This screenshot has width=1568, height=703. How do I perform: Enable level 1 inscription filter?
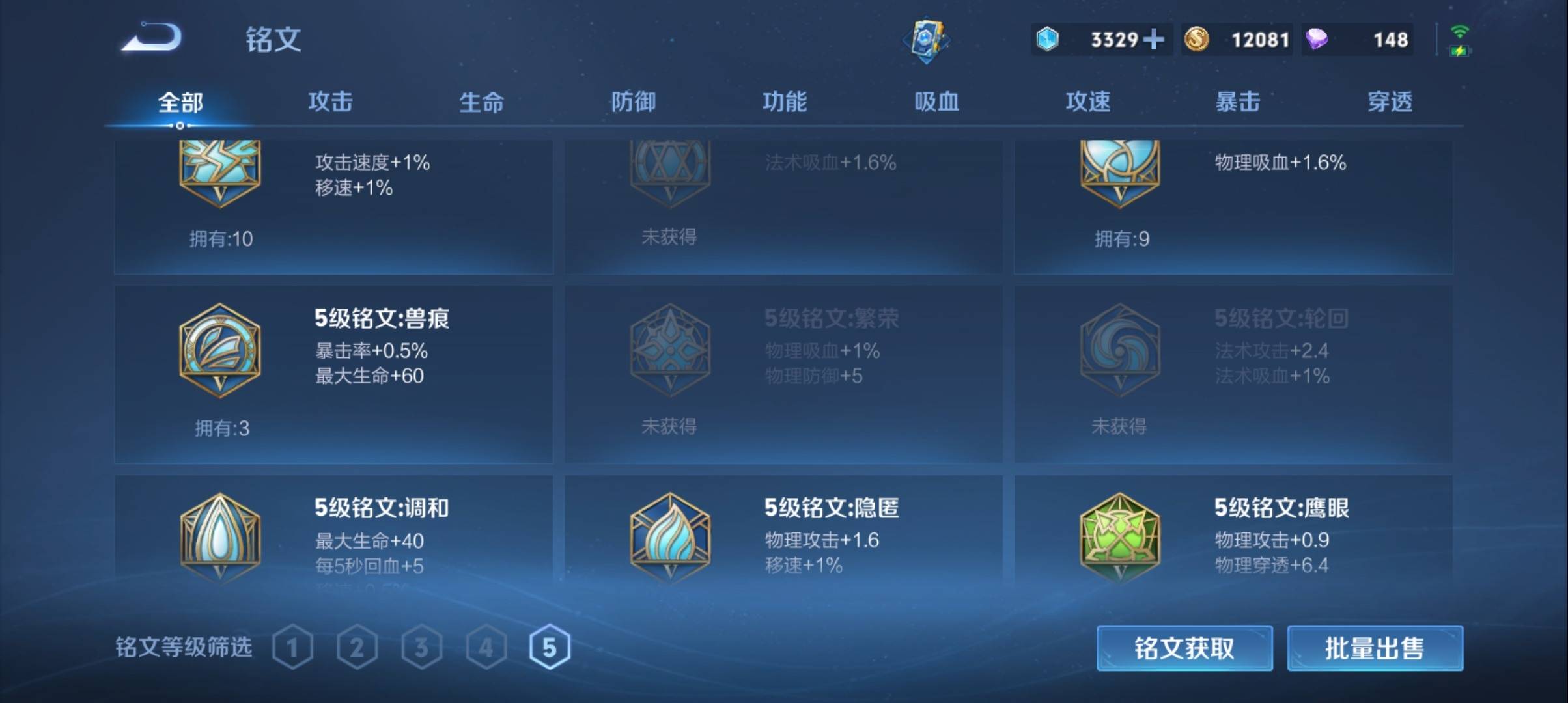(294, 646)
